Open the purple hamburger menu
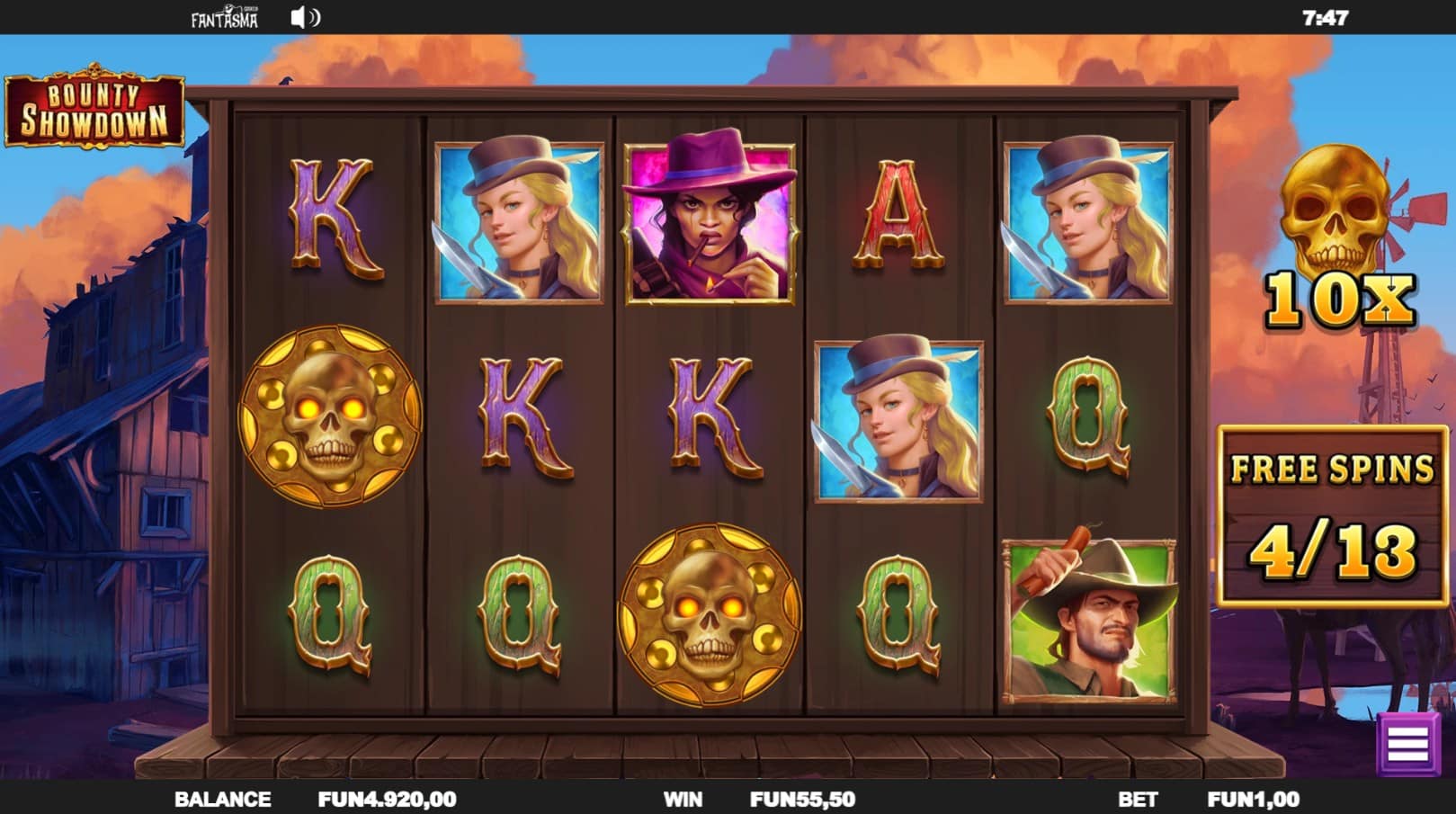The width and height of the screenshot is (1456, 814). (x=1407, y=743)
